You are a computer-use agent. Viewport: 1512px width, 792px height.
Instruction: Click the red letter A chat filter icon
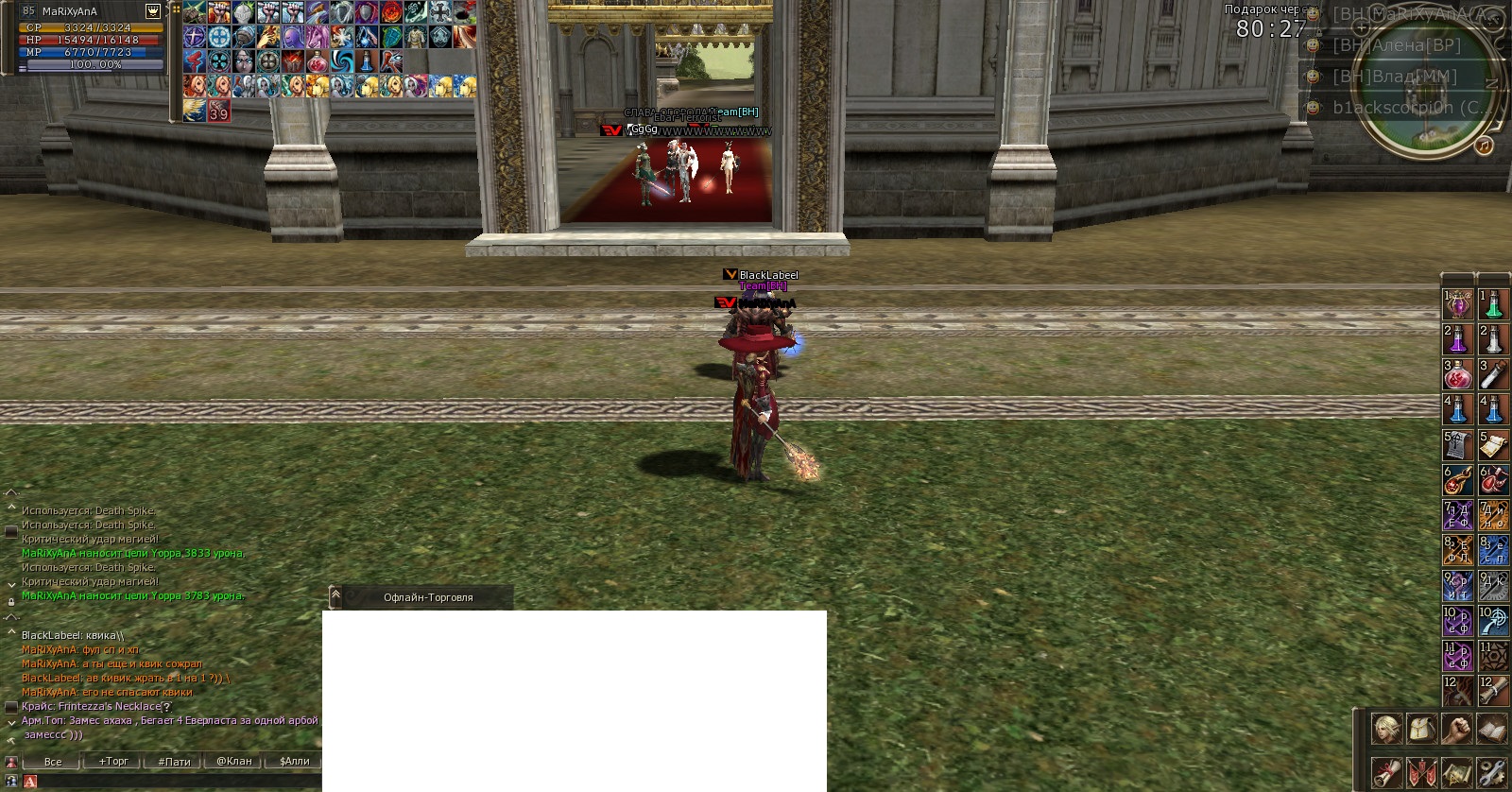[x=29, y=782]
